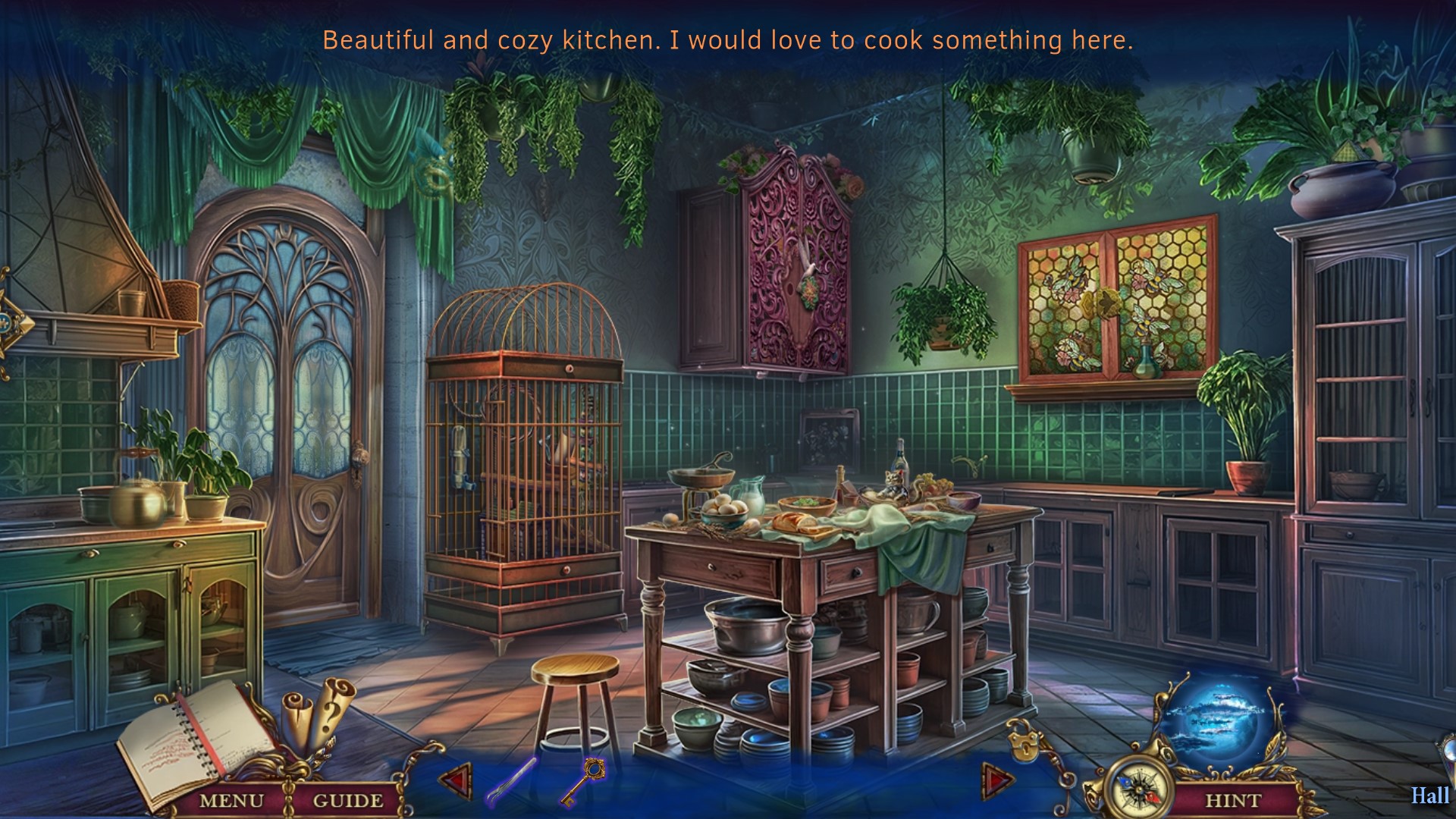The height and width of the screenshot is (819, 1456).
Task: Open the strategy Guide
Action: (x=347, y=800)
